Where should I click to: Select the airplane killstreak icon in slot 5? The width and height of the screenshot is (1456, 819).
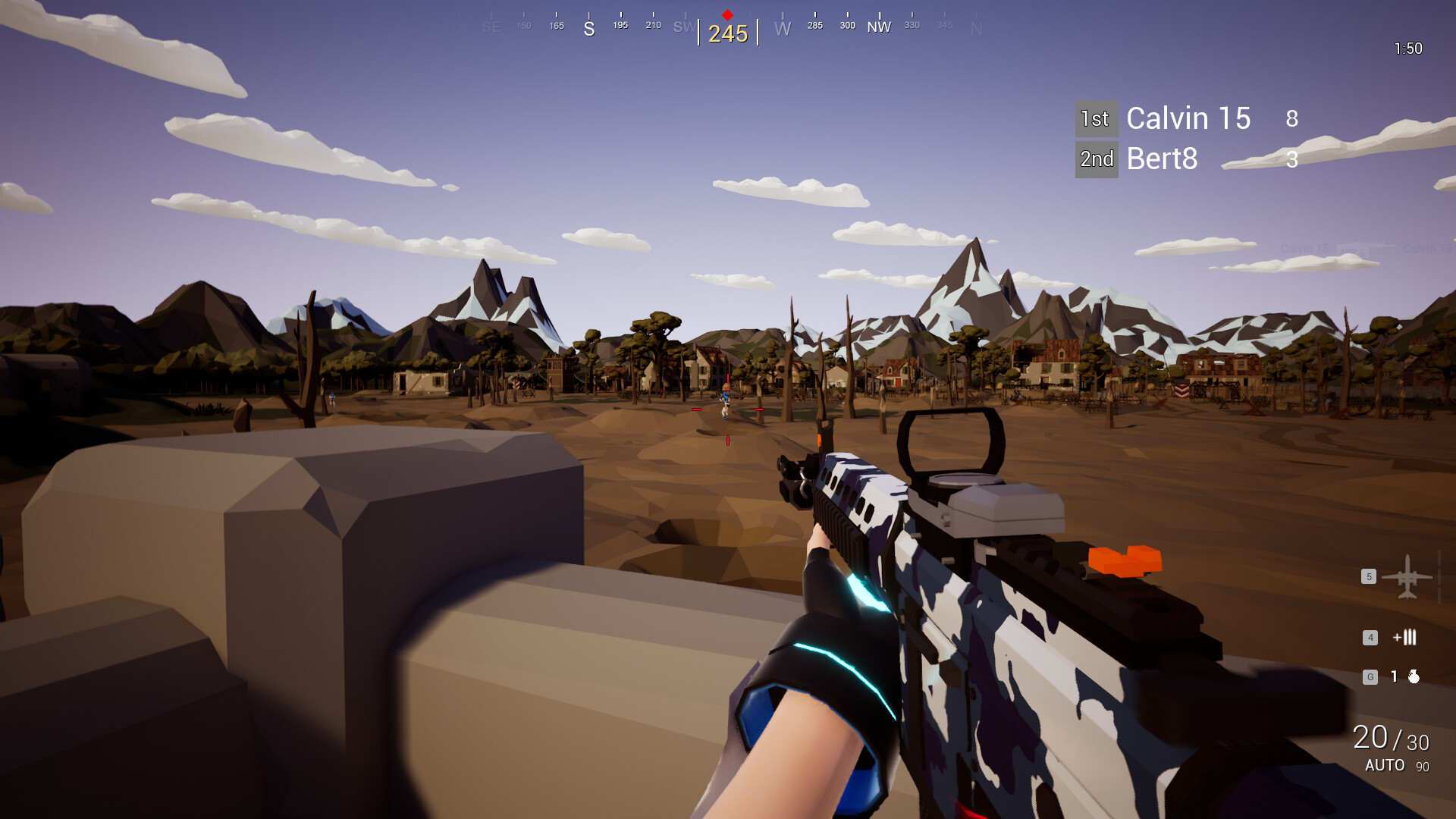(1407, 576)
